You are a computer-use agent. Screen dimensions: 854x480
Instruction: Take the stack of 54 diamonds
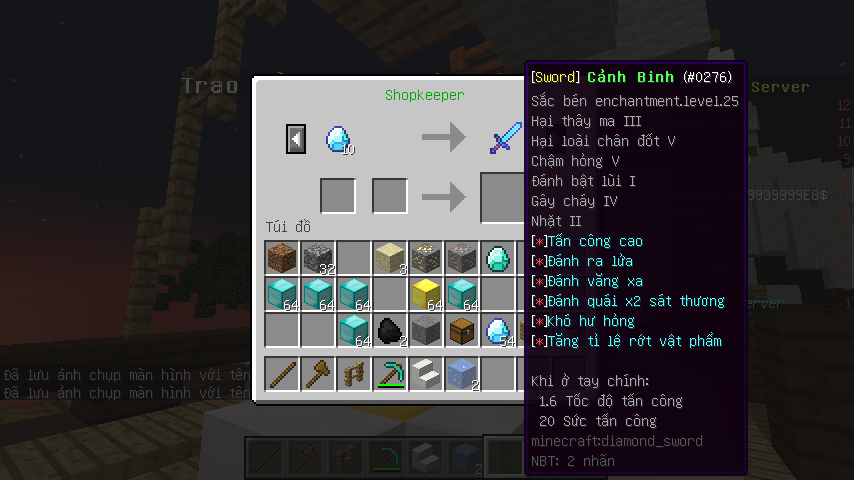(498, 330)
